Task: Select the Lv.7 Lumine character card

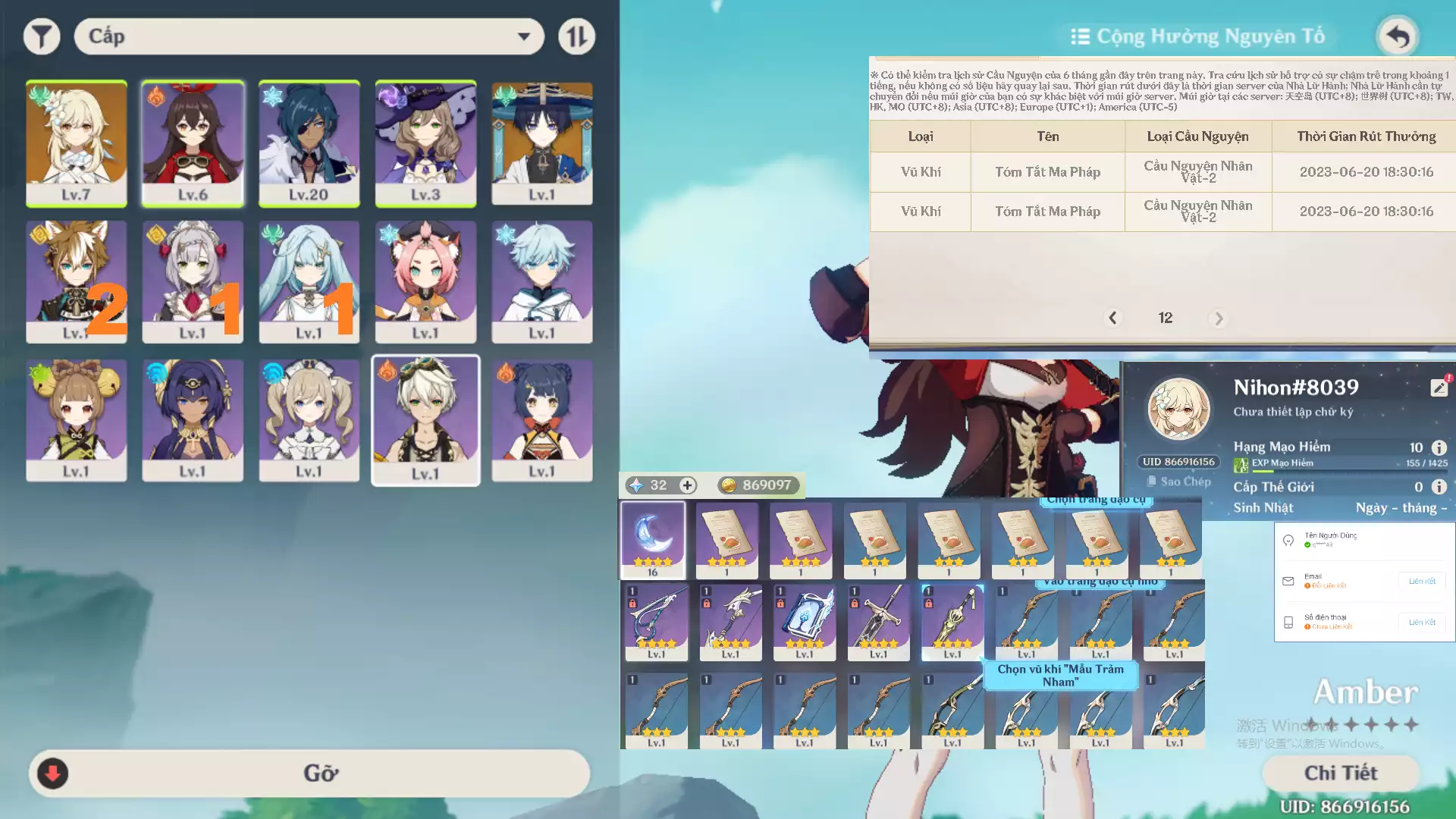Action: point(76,143)
